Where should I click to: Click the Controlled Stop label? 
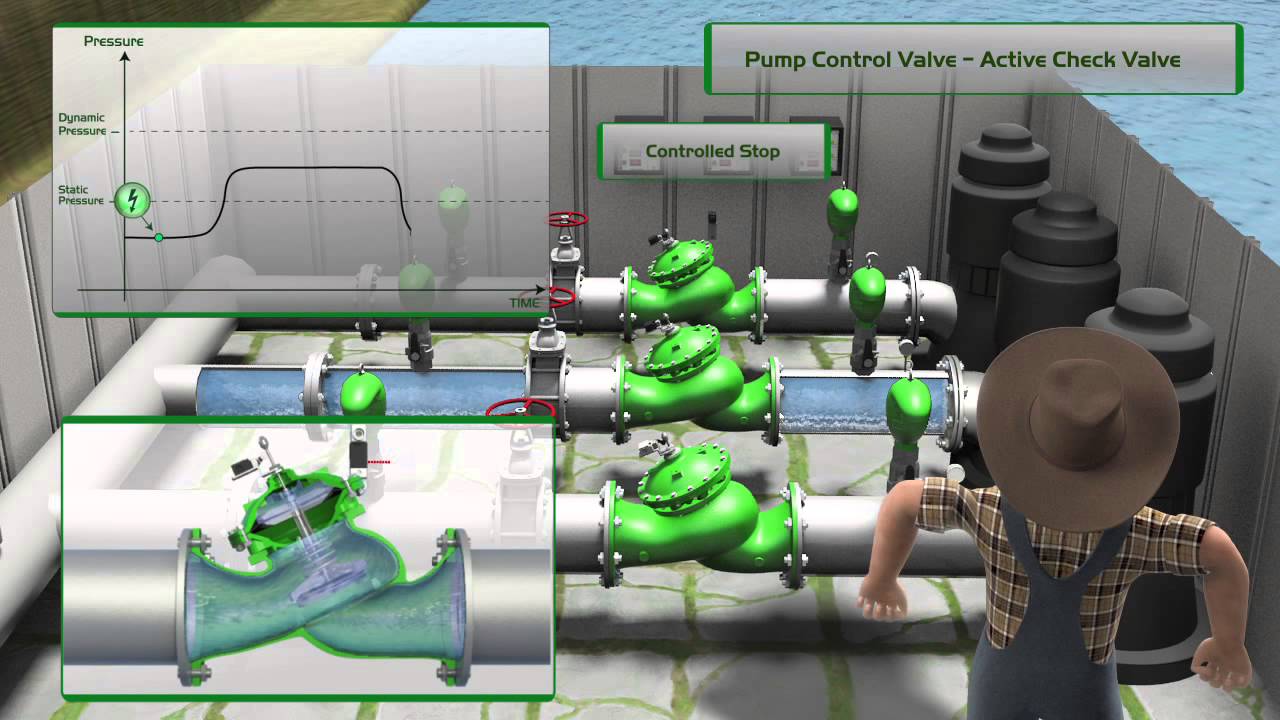(x=712, y=152)
